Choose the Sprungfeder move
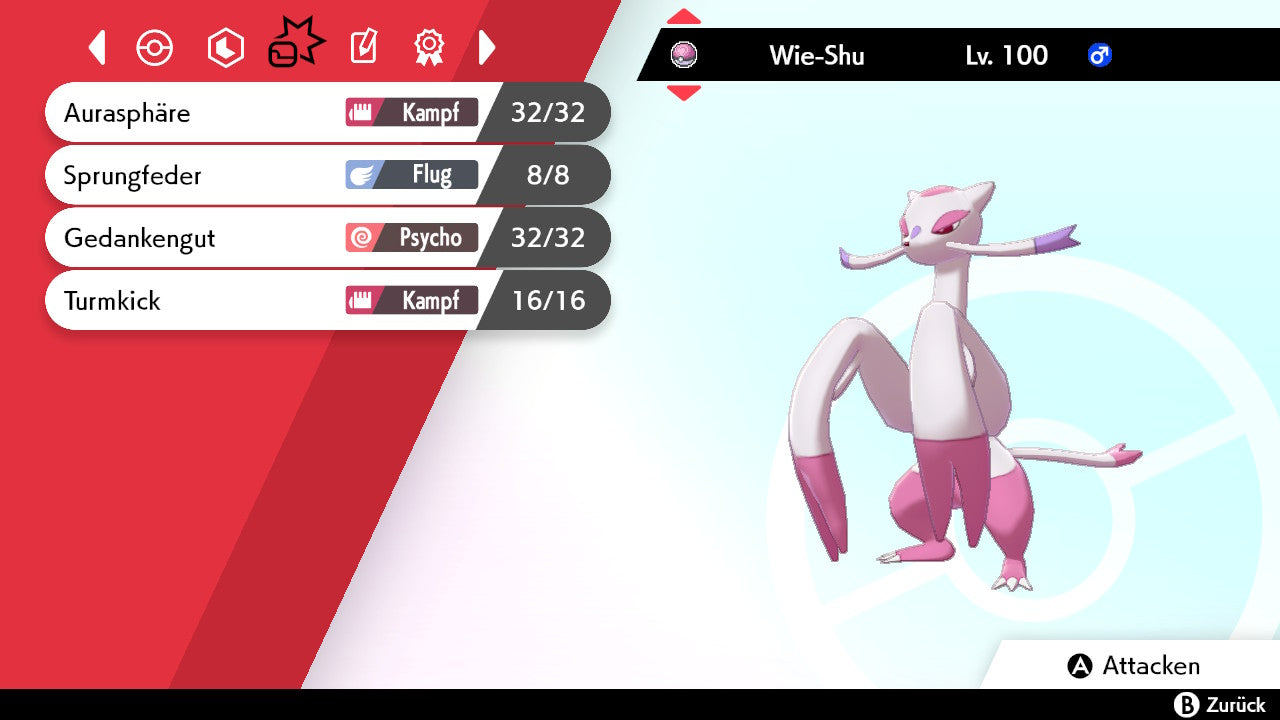The image size is (1280, 720). point(325,176)
